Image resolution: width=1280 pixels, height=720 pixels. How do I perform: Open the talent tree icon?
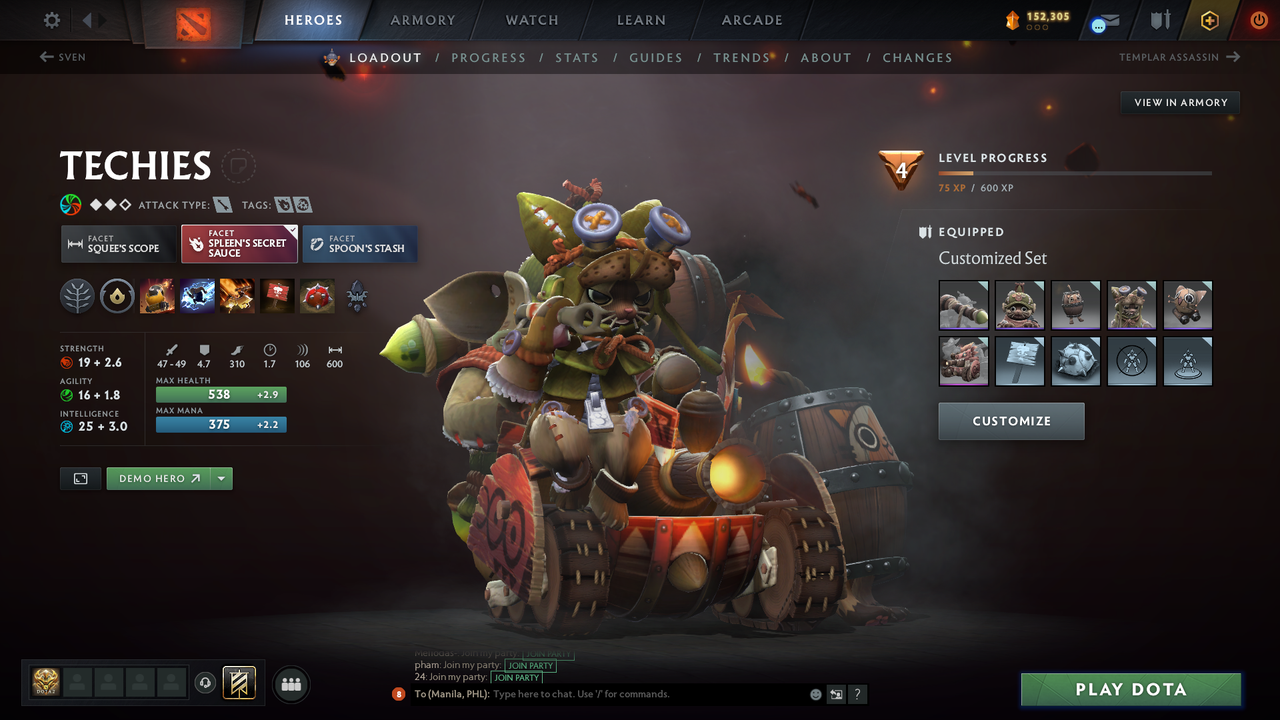[77, 296]
